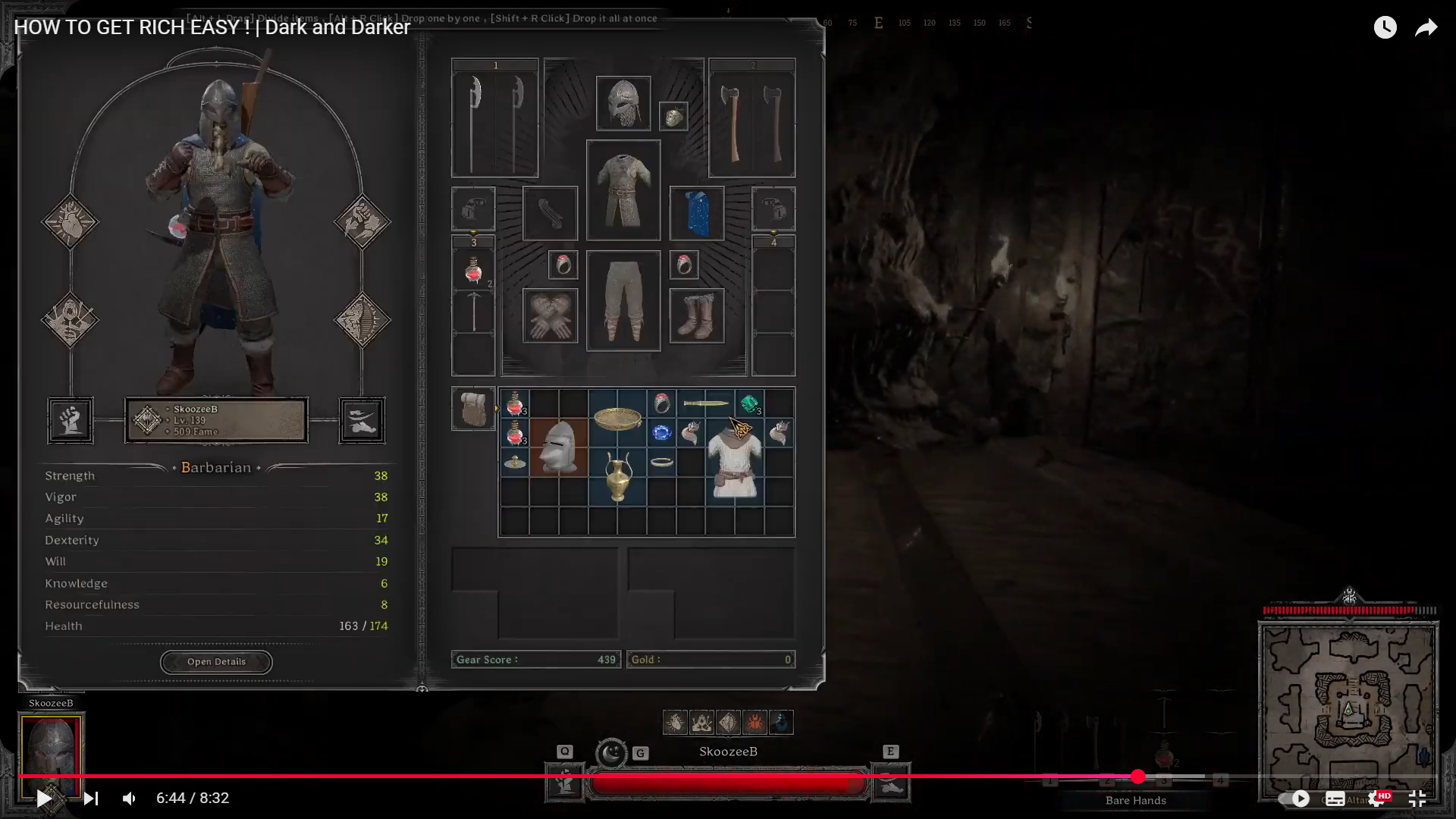Viewport: 1456px width, 819px height.
Task: Select the fist perk icon below the heart perk
Action: [x=71, y=421]
